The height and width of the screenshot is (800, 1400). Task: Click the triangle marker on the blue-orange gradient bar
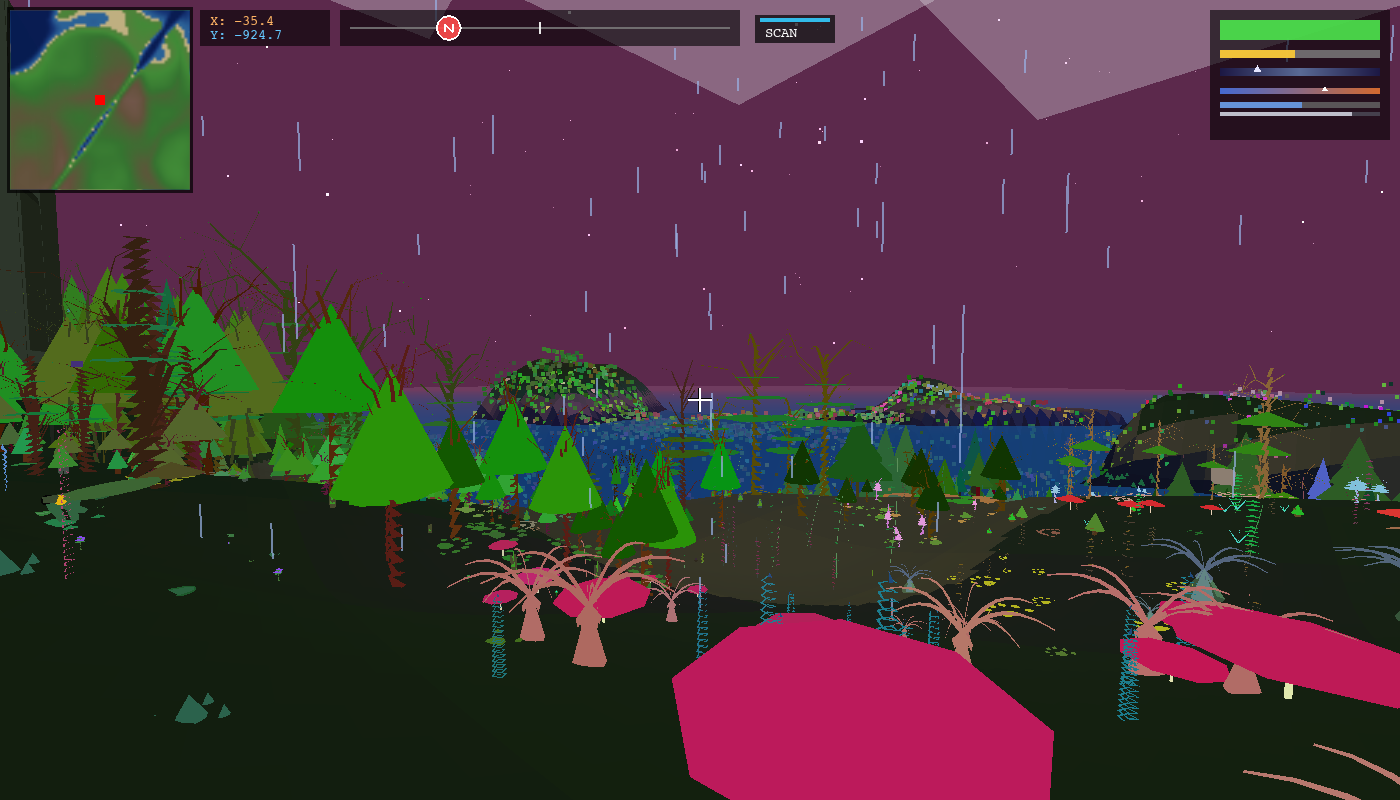pyautogui.click(x=1325, y=89)
